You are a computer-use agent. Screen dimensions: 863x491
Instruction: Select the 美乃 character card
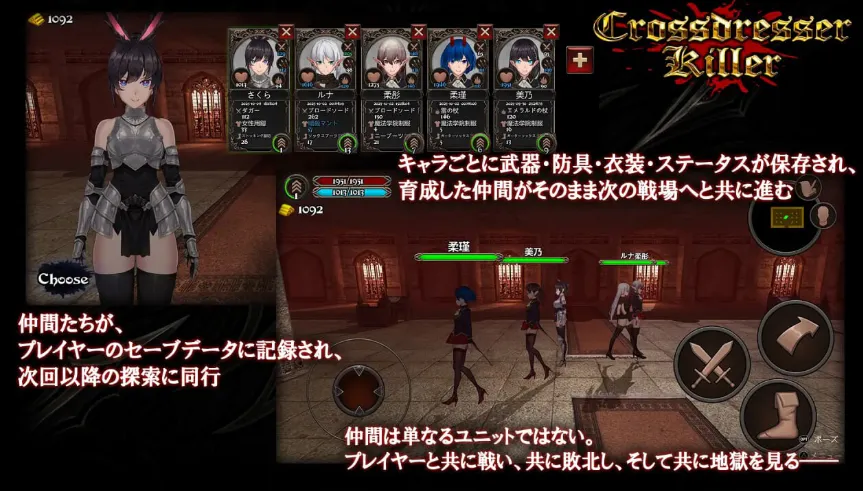coord(524,88)
